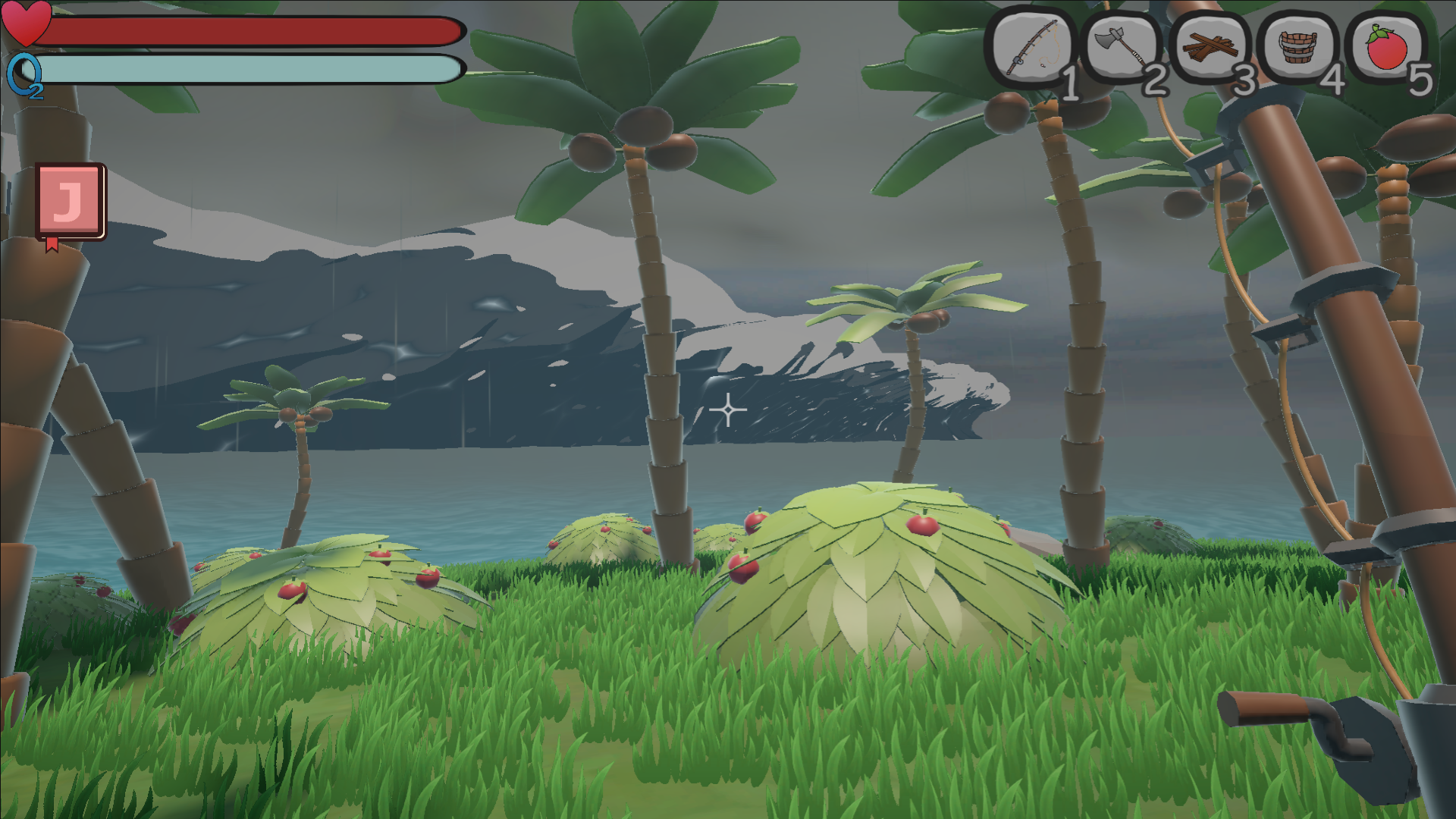Select the fishing rod hotbar slot

pos(1031,48)
